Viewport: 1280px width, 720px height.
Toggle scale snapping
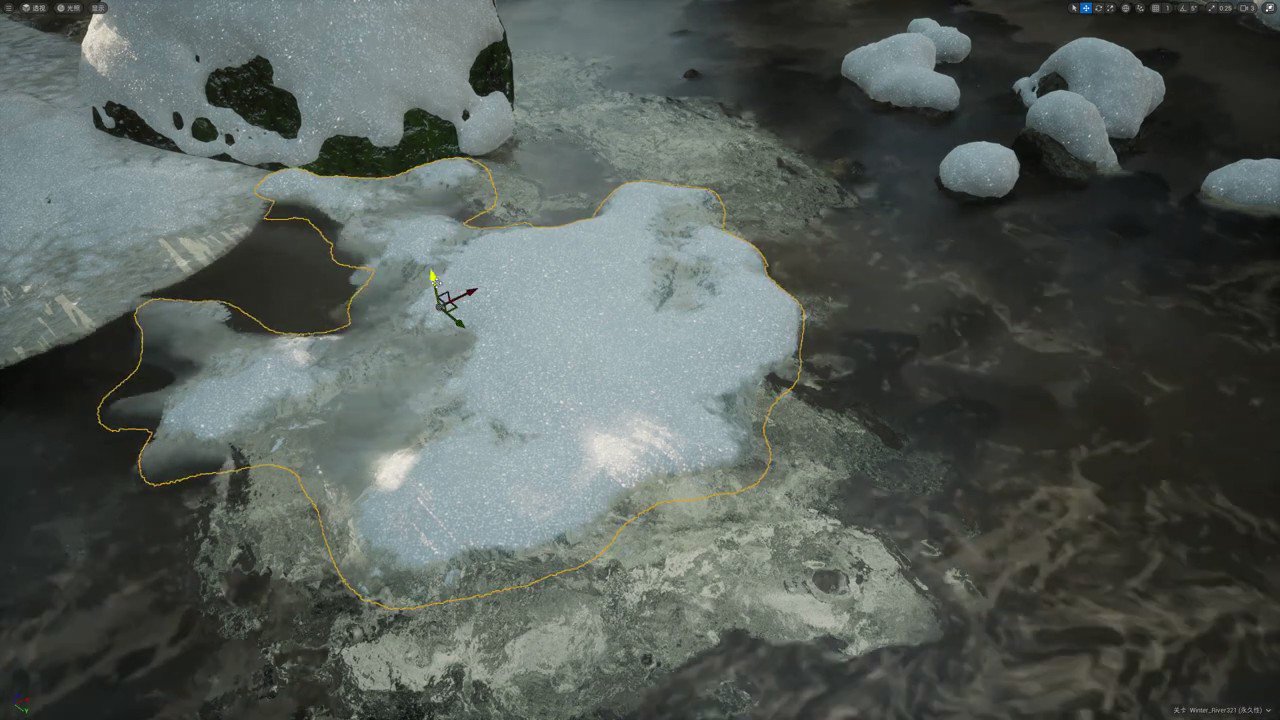[1210, 8]
